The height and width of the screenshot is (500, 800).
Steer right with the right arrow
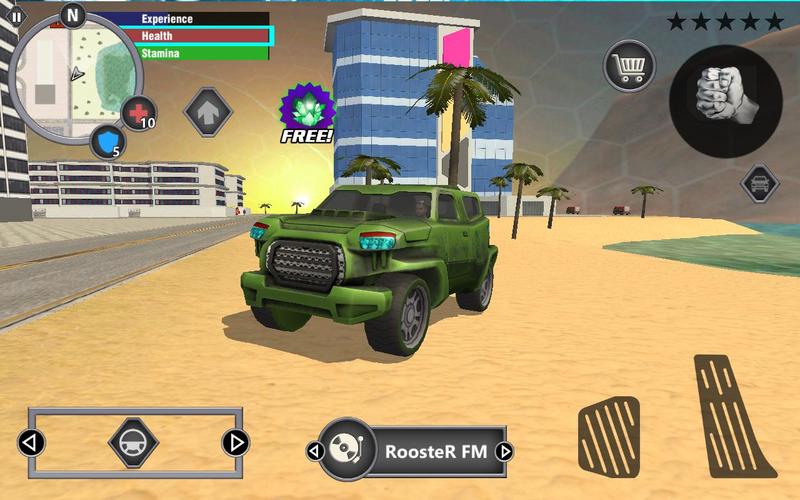[236, 442]
